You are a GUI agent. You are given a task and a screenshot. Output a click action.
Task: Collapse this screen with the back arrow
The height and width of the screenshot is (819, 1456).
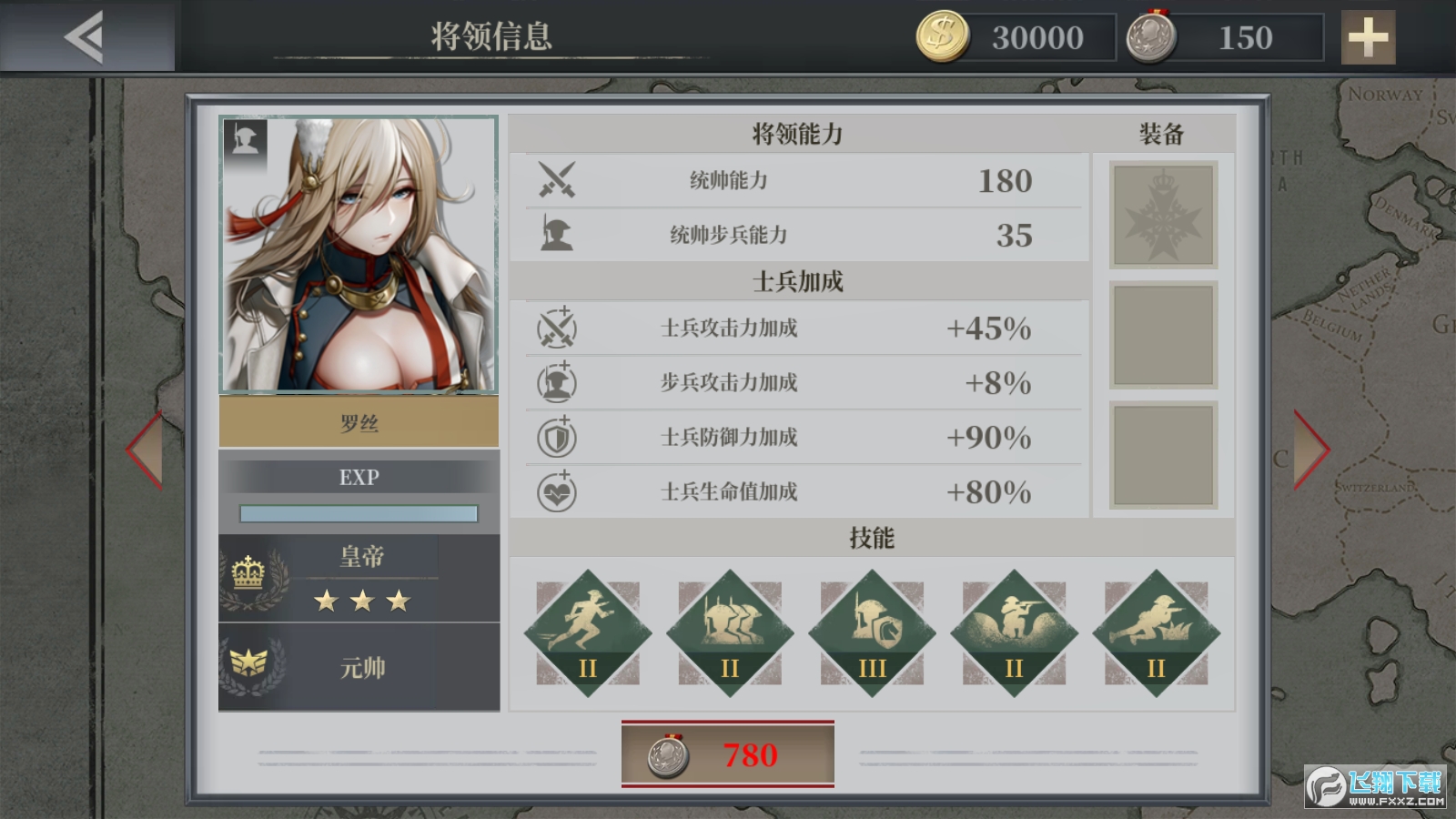[82, 38]
